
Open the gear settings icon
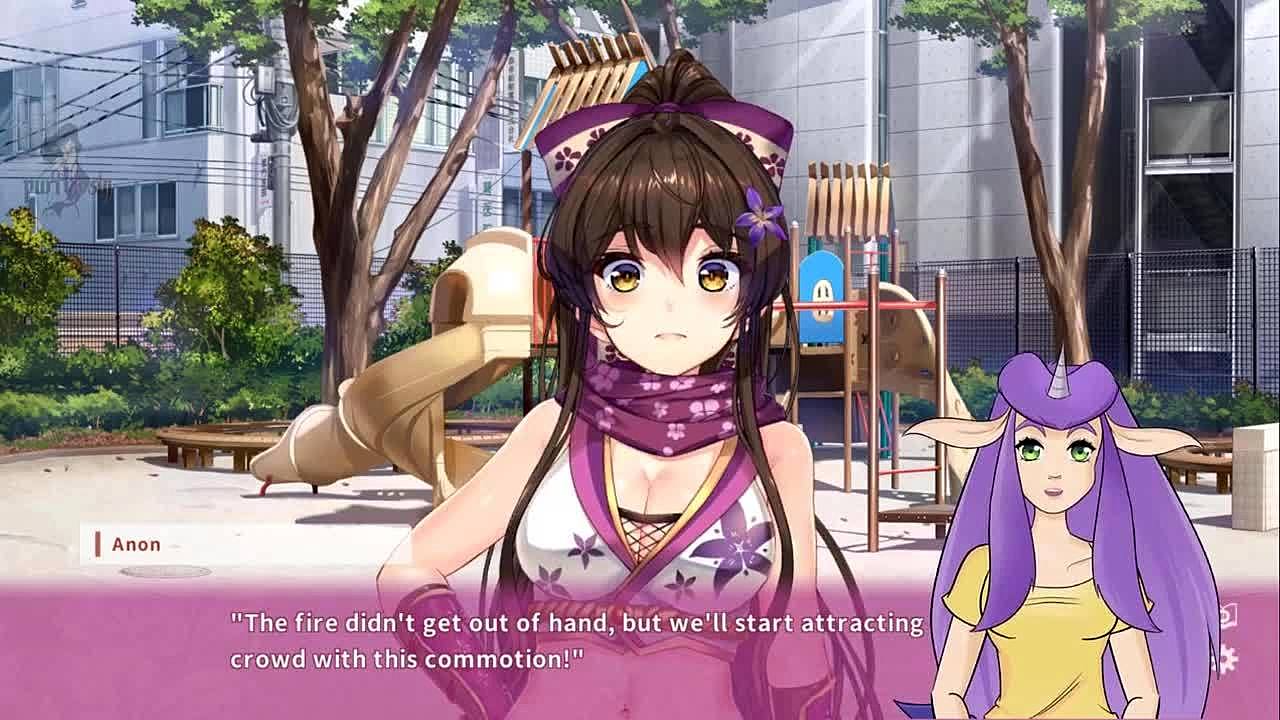[x=1226, y=658]
